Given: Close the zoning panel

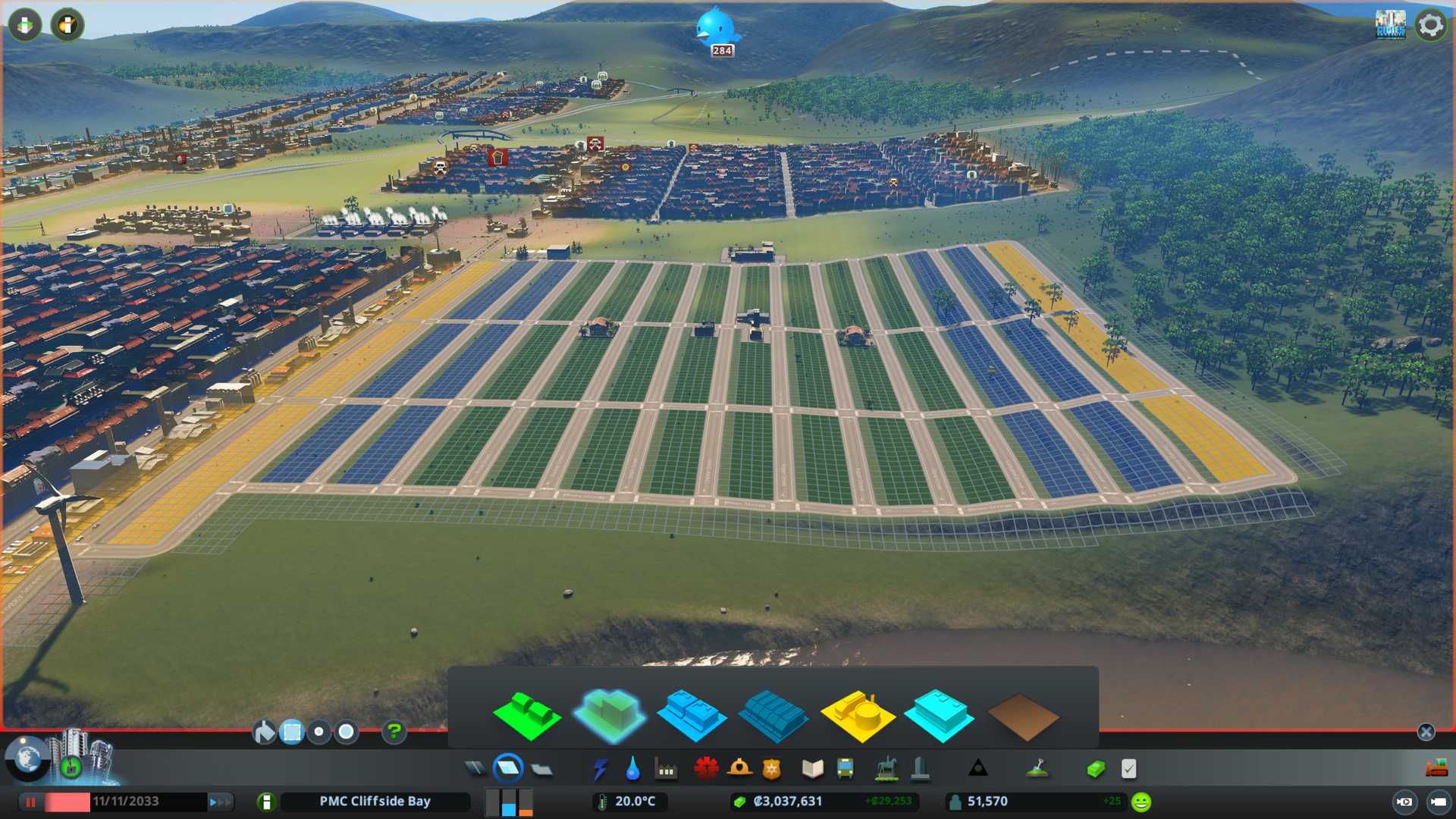Looking at the screenshot, I should [1426, 732].
